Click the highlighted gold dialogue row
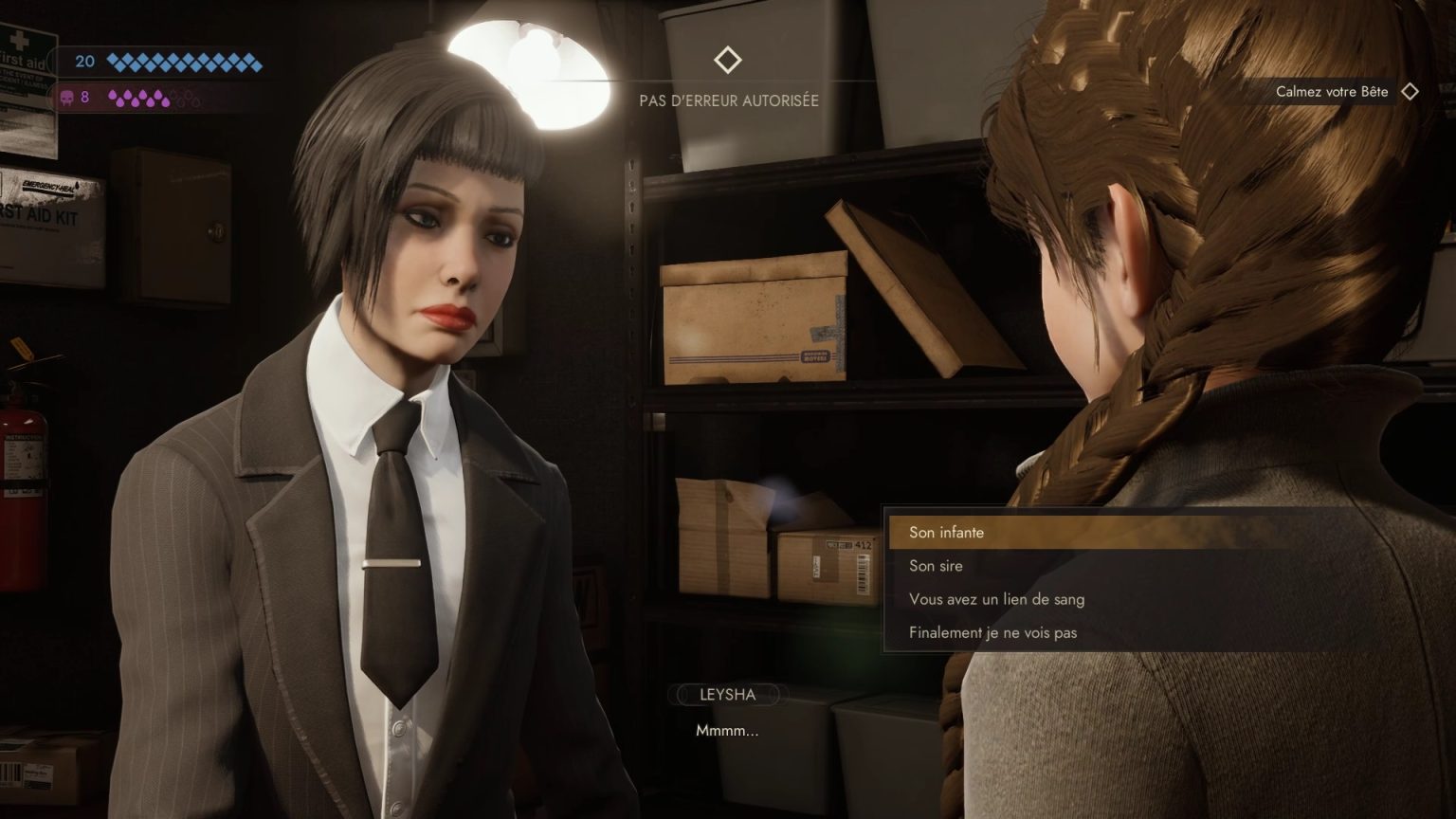Viewport: 1456px width, 819px height. coord(1090,532)
